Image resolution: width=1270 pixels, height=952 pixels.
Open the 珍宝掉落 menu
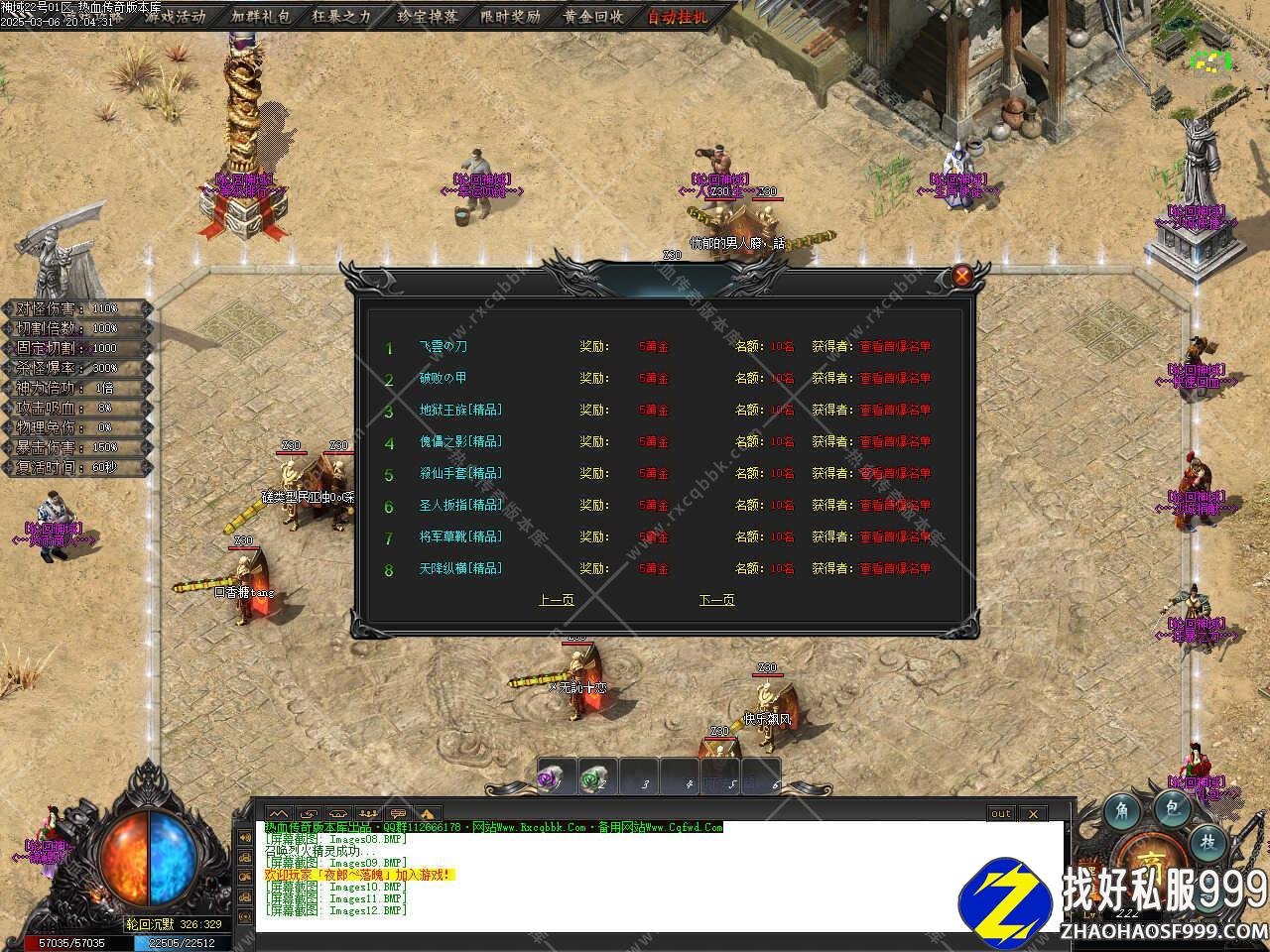pos(427,16)
